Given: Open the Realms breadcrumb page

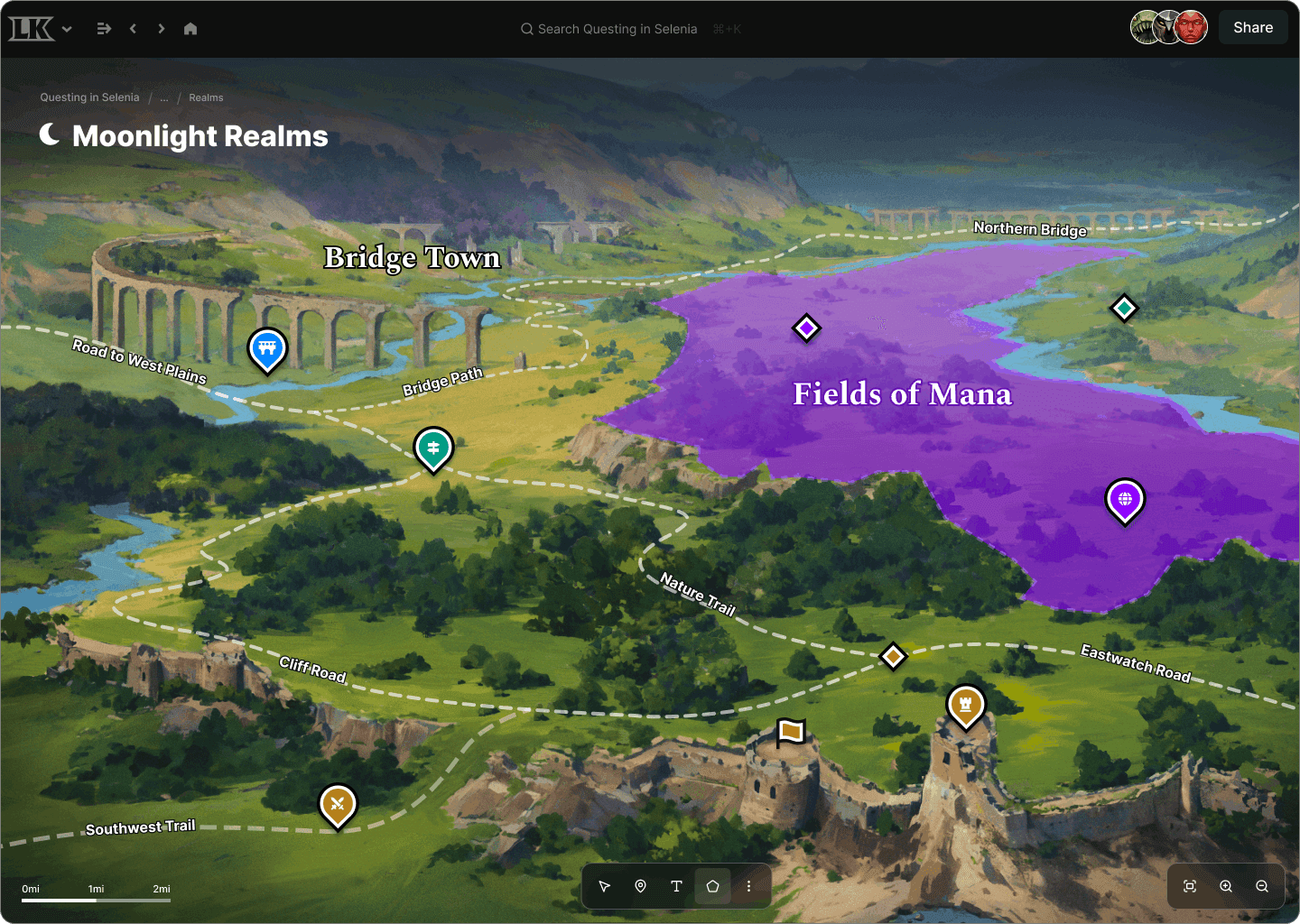Looking at the screenshot, I should point(206,97).
